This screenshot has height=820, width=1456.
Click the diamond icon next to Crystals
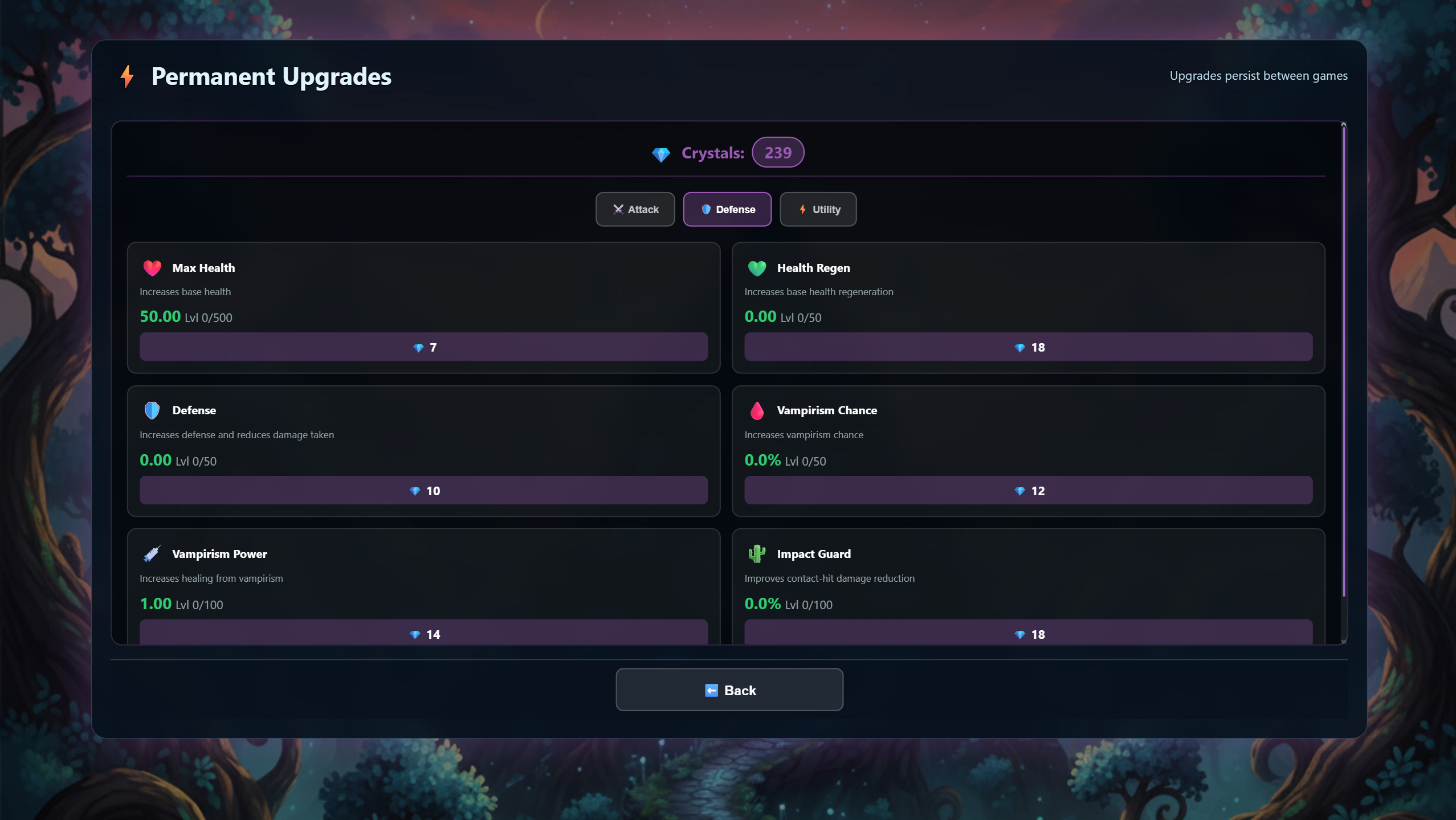(661, 153)
